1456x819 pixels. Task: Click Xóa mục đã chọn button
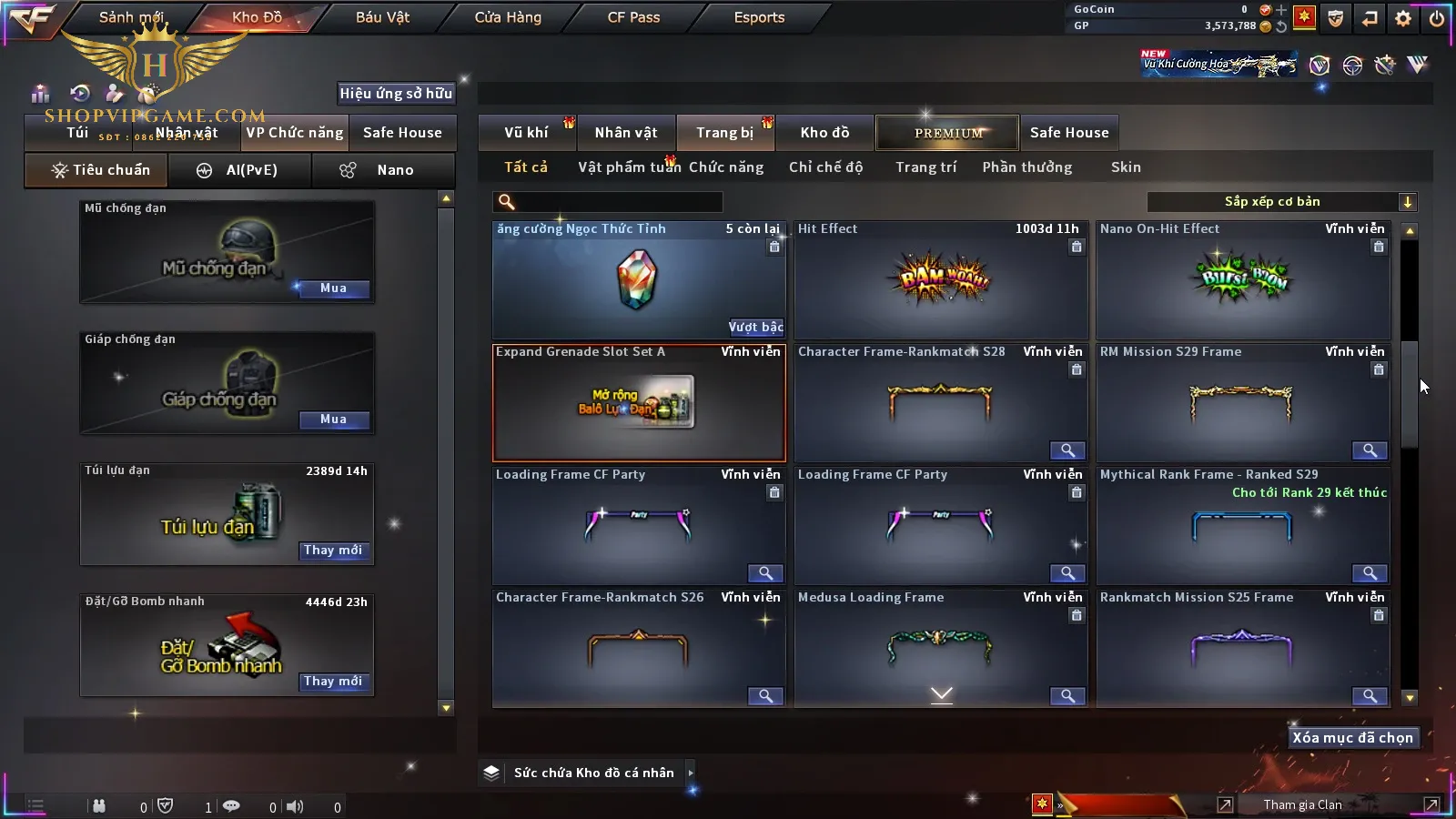coord(1352,738)
